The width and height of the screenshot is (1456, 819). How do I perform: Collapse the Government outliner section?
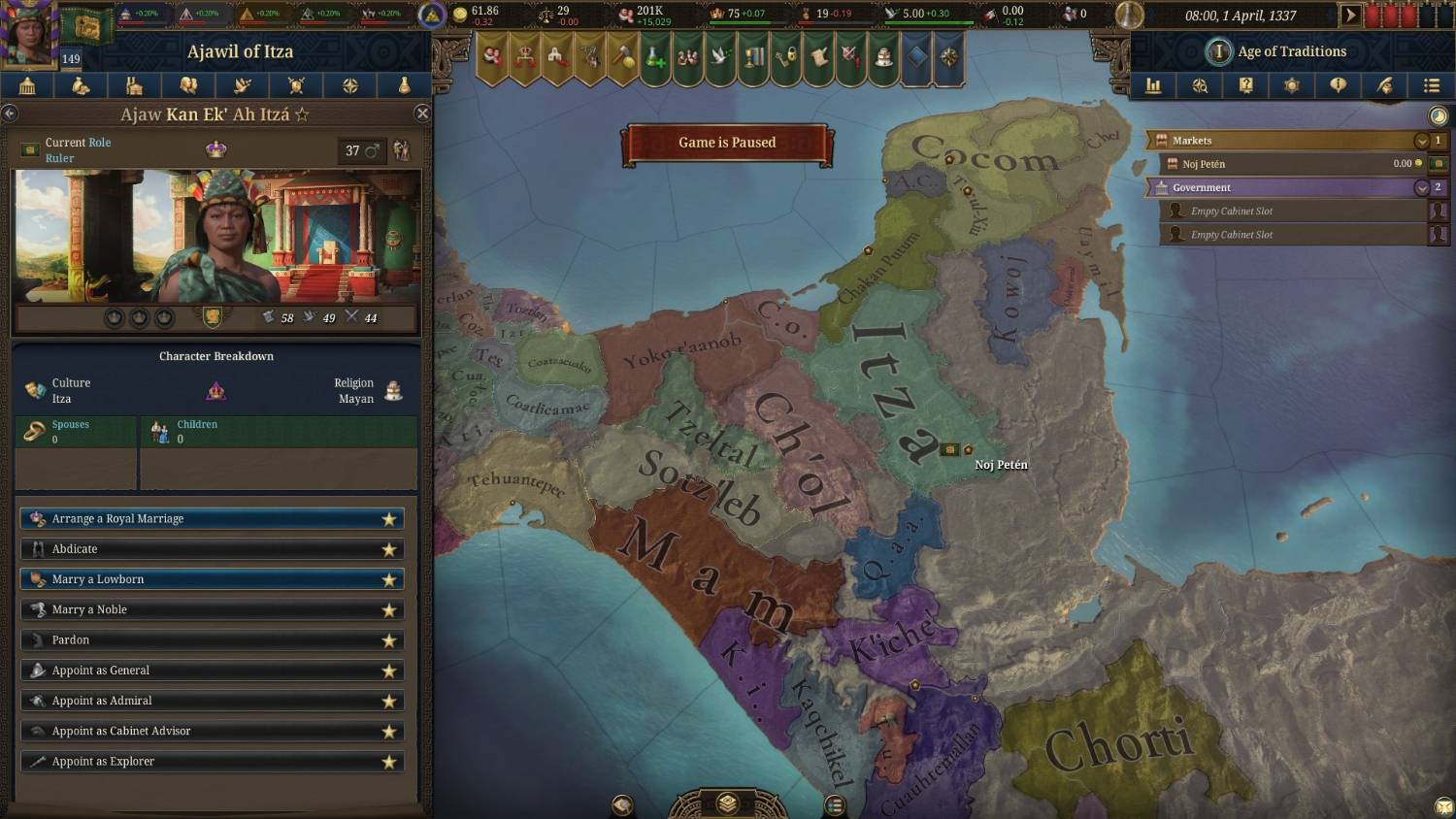tap(1422, 187)
